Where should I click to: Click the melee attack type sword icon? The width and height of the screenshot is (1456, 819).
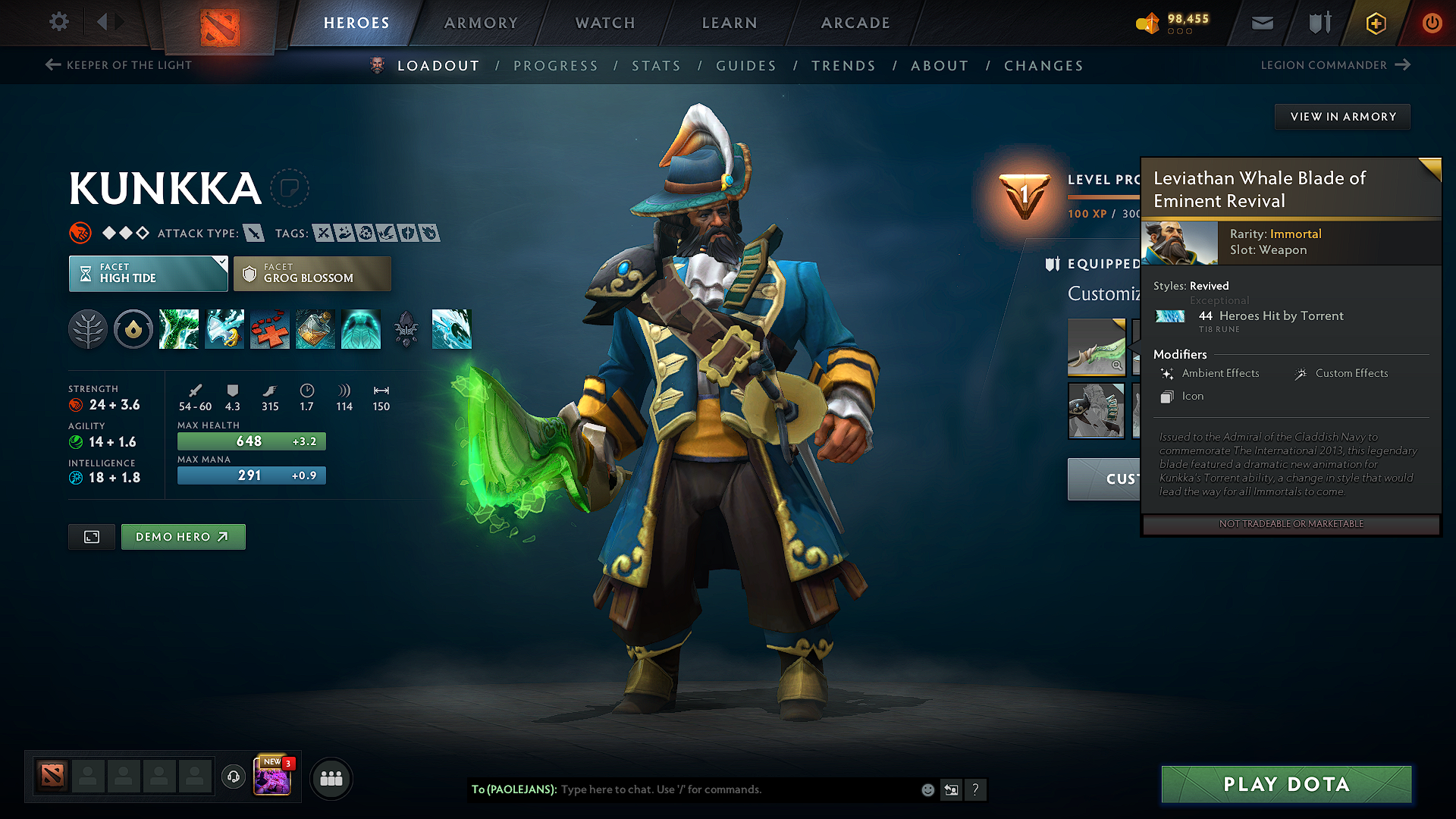(253, 233)
